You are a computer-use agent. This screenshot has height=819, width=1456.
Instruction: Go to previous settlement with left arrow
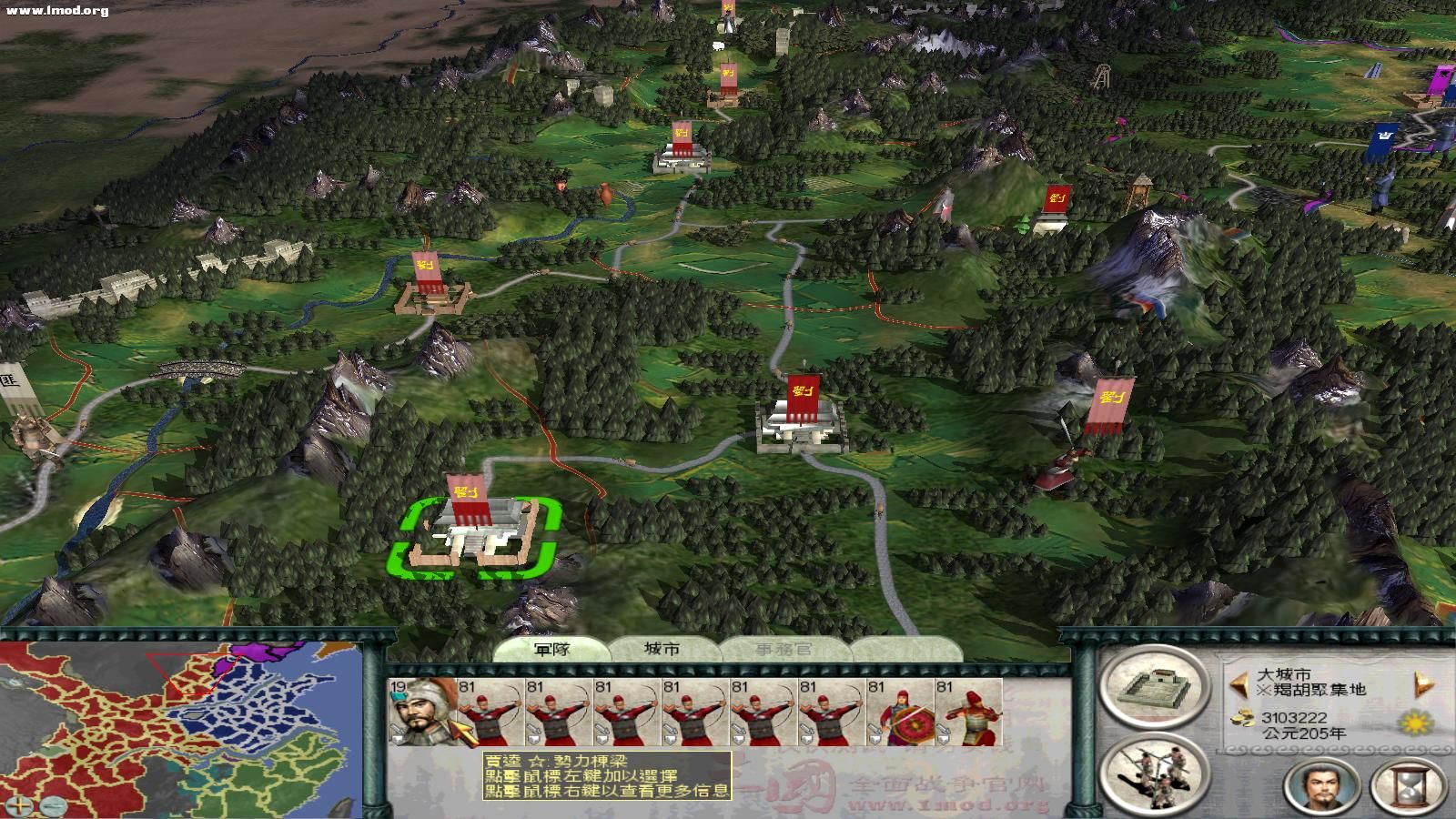pyautogui.click(x=1237, y=682)
